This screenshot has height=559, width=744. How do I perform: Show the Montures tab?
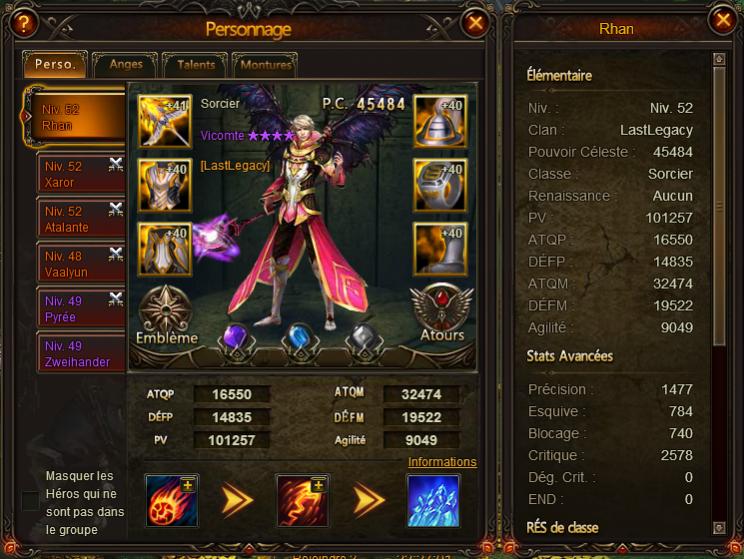click(x=265, y=65)
